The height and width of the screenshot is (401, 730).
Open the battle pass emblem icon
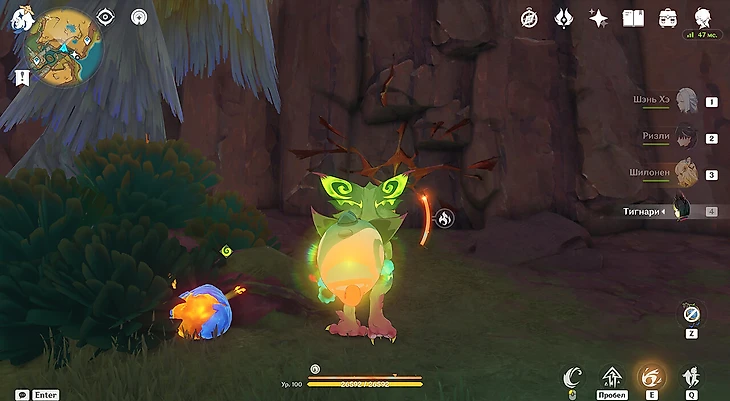[563, 18]
